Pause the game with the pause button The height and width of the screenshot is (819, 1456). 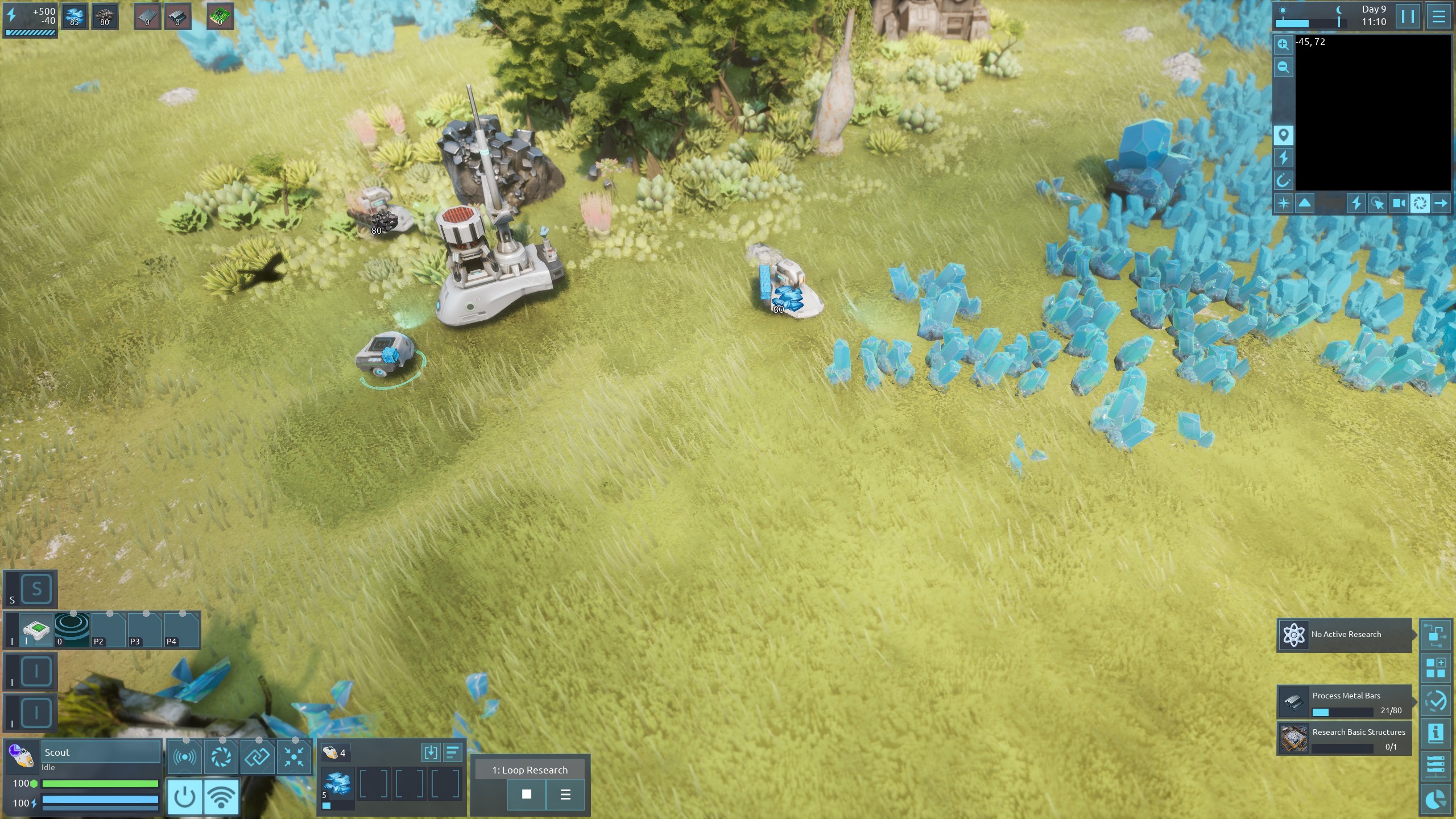(1408, 16)
